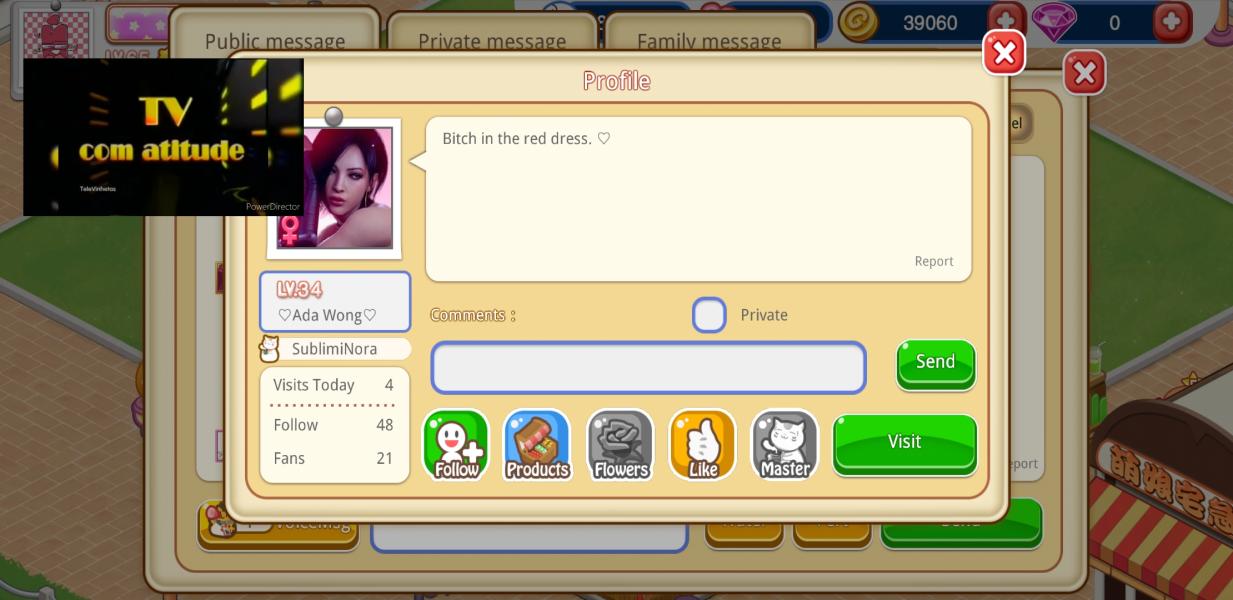Screen dimensions: 1233x600
Task: Follow this player with the green Follow button
Action: click(x=456, y=445)
